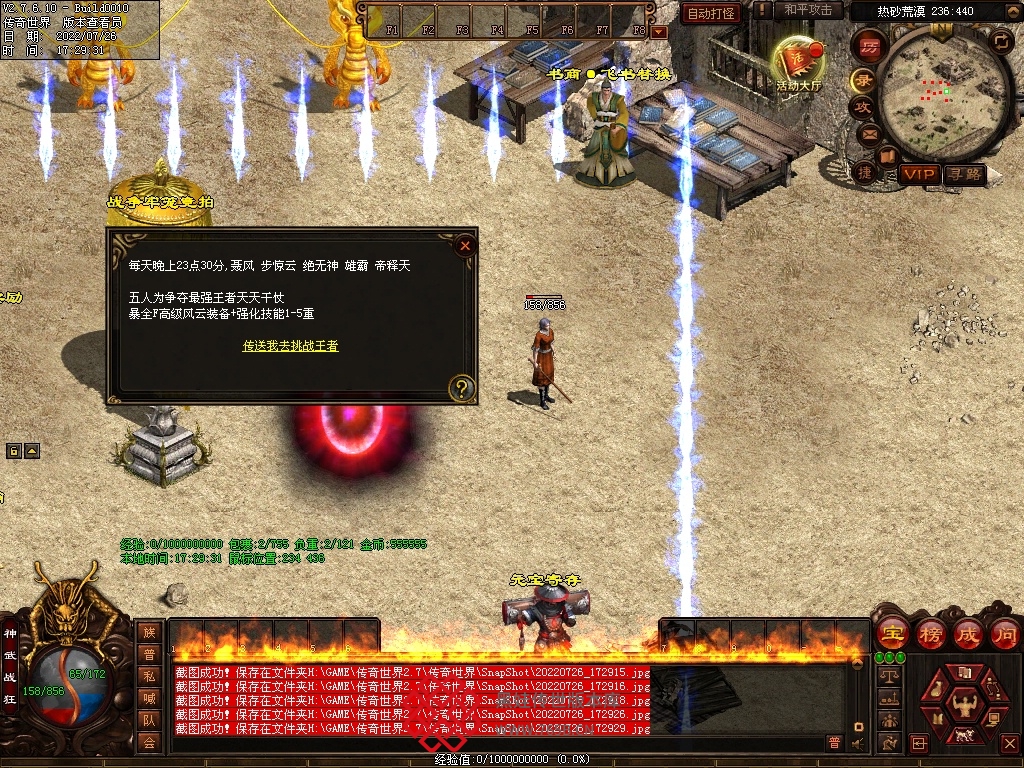Close the NPC dialogue box
The image size is (1024, 768).
tap(463, 245)
